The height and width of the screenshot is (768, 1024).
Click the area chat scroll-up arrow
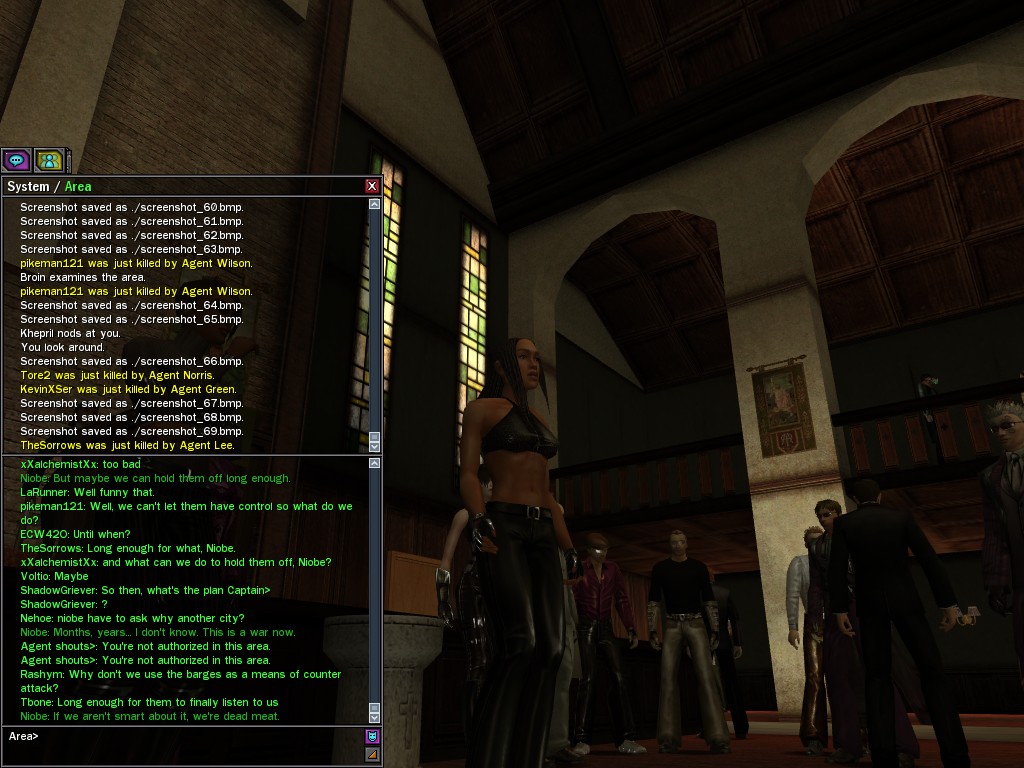point(375,463)
